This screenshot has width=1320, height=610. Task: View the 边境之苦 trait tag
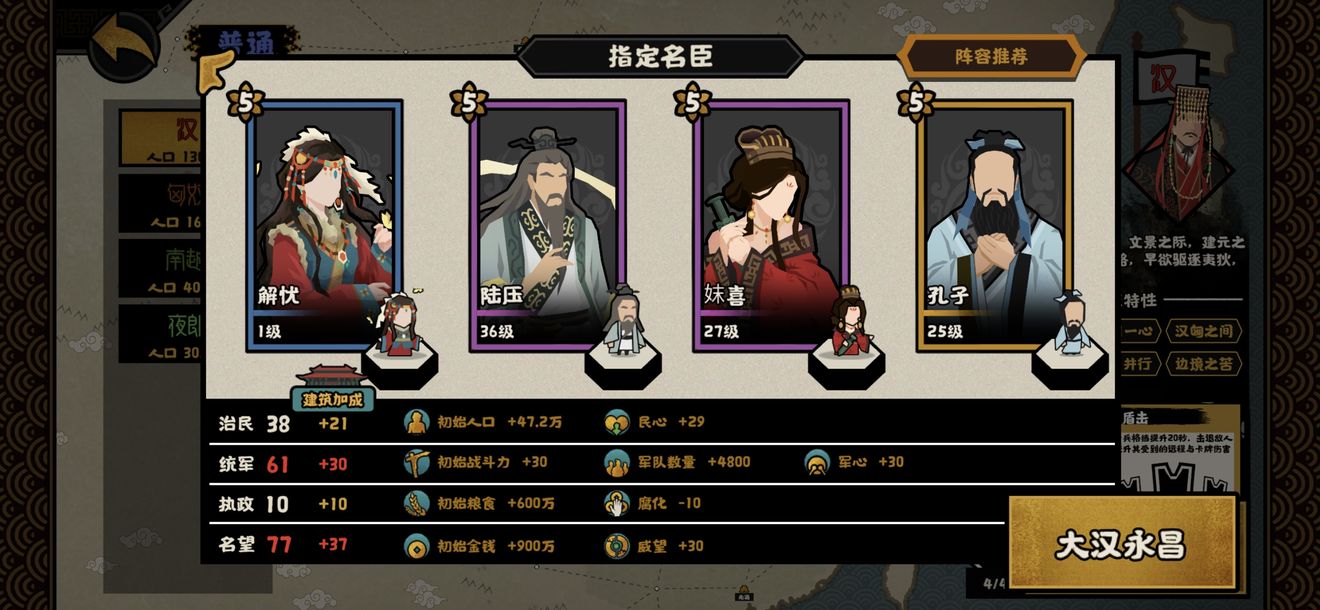tap(1204, 364)
